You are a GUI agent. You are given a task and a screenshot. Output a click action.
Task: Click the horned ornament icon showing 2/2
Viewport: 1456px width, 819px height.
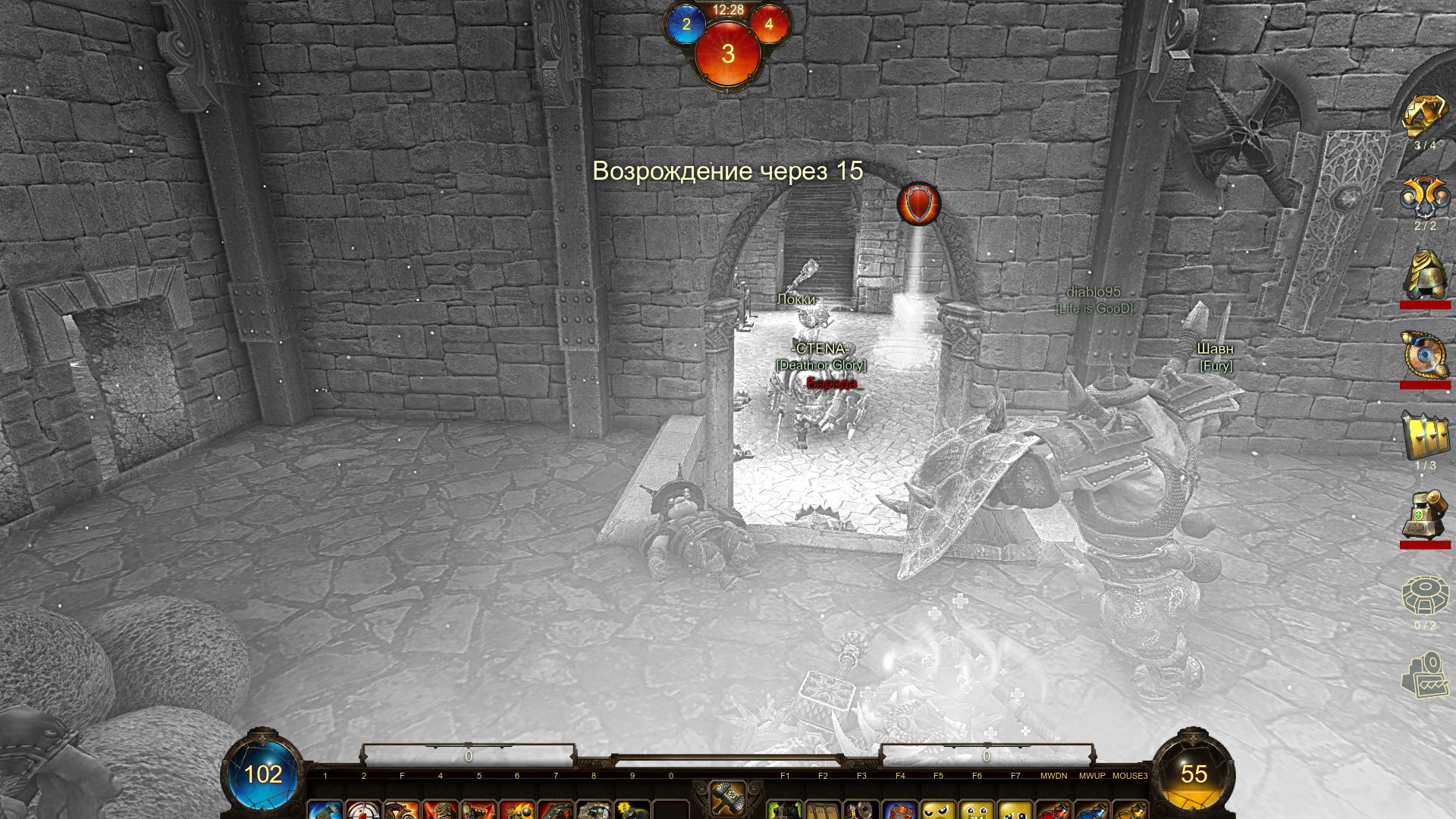point(1424,196)
